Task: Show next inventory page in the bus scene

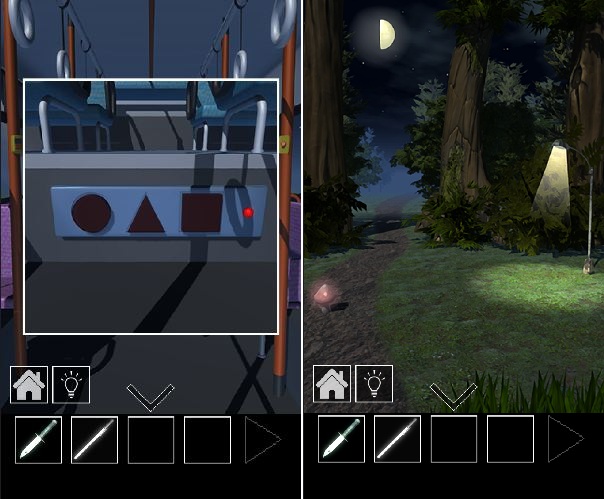Action: 262,440
